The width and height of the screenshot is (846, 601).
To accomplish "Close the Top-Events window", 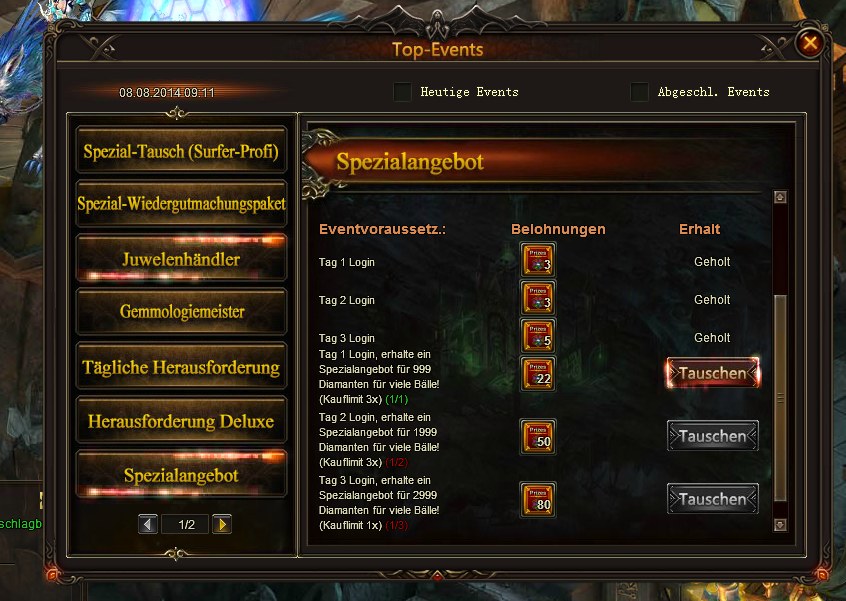I will pos(810,43).
